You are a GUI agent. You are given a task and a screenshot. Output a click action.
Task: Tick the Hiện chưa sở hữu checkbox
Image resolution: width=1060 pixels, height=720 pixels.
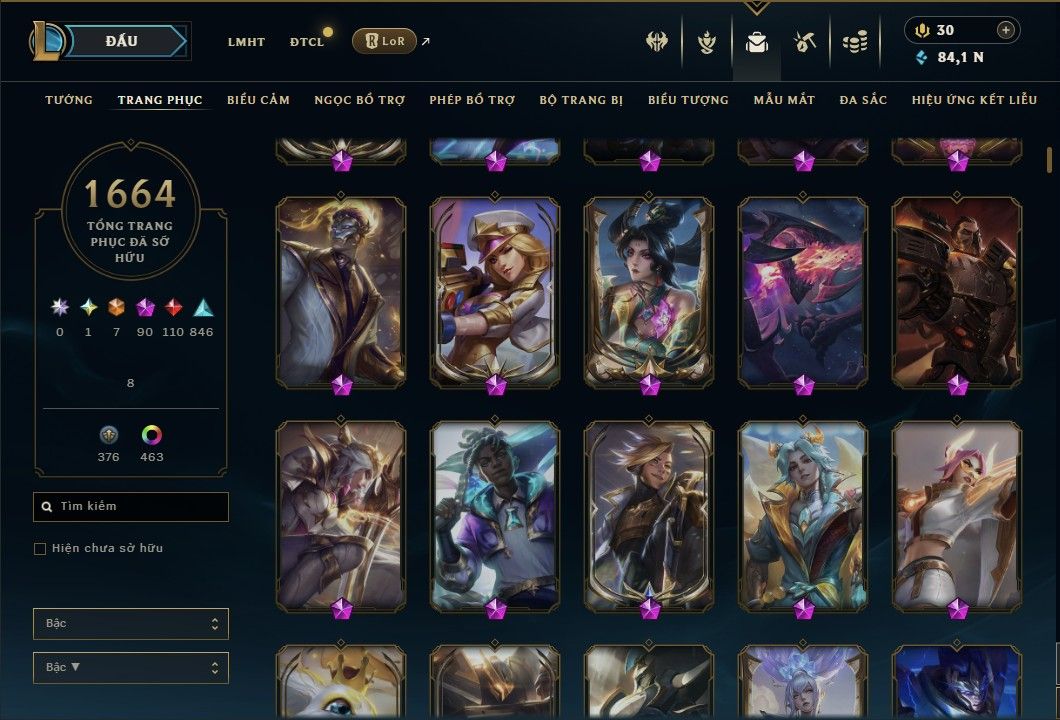(40, 549)
